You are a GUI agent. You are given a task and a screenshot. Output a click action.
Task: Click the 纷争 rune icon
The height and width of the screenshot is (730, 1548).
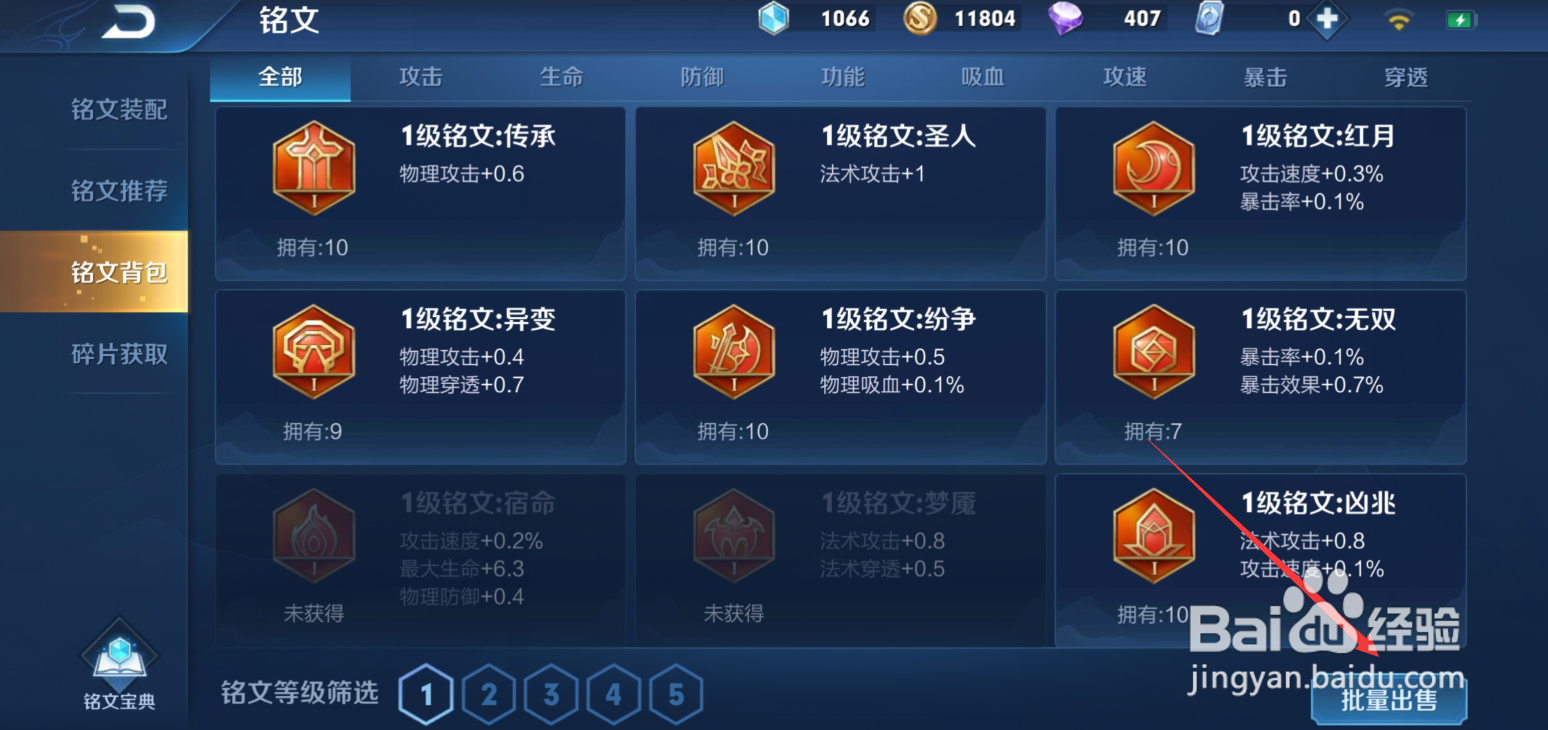[733, 352]
